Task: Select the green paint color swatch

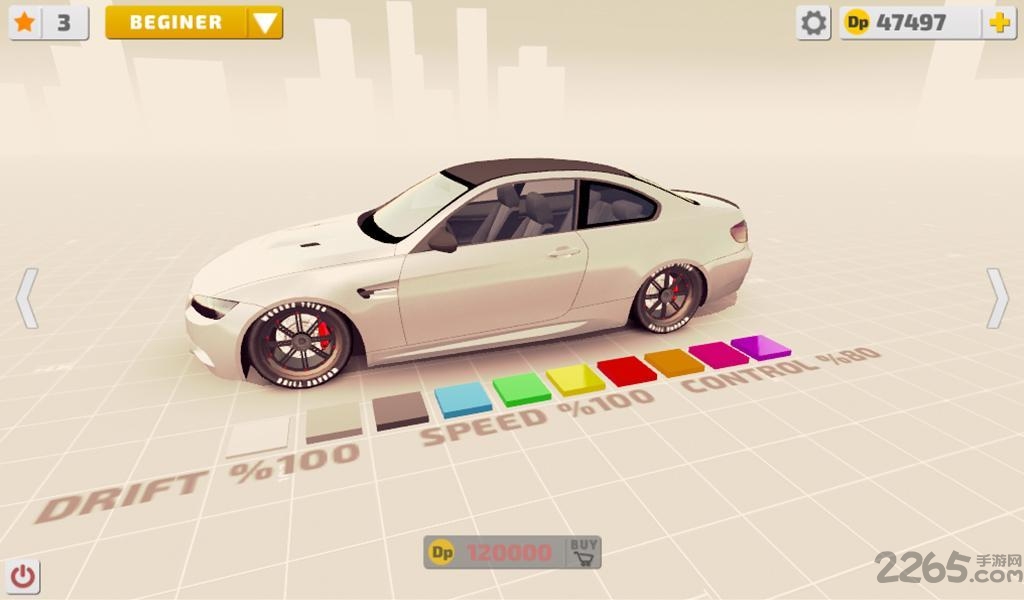Action: 521,388
